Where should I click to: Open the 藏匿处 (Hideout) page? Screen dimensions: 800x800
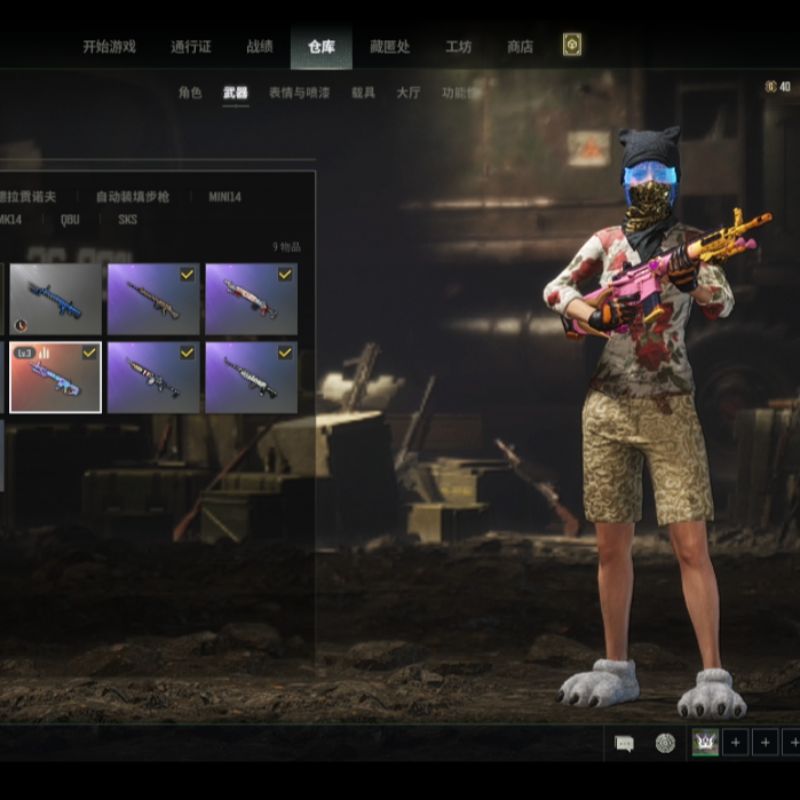389,46
